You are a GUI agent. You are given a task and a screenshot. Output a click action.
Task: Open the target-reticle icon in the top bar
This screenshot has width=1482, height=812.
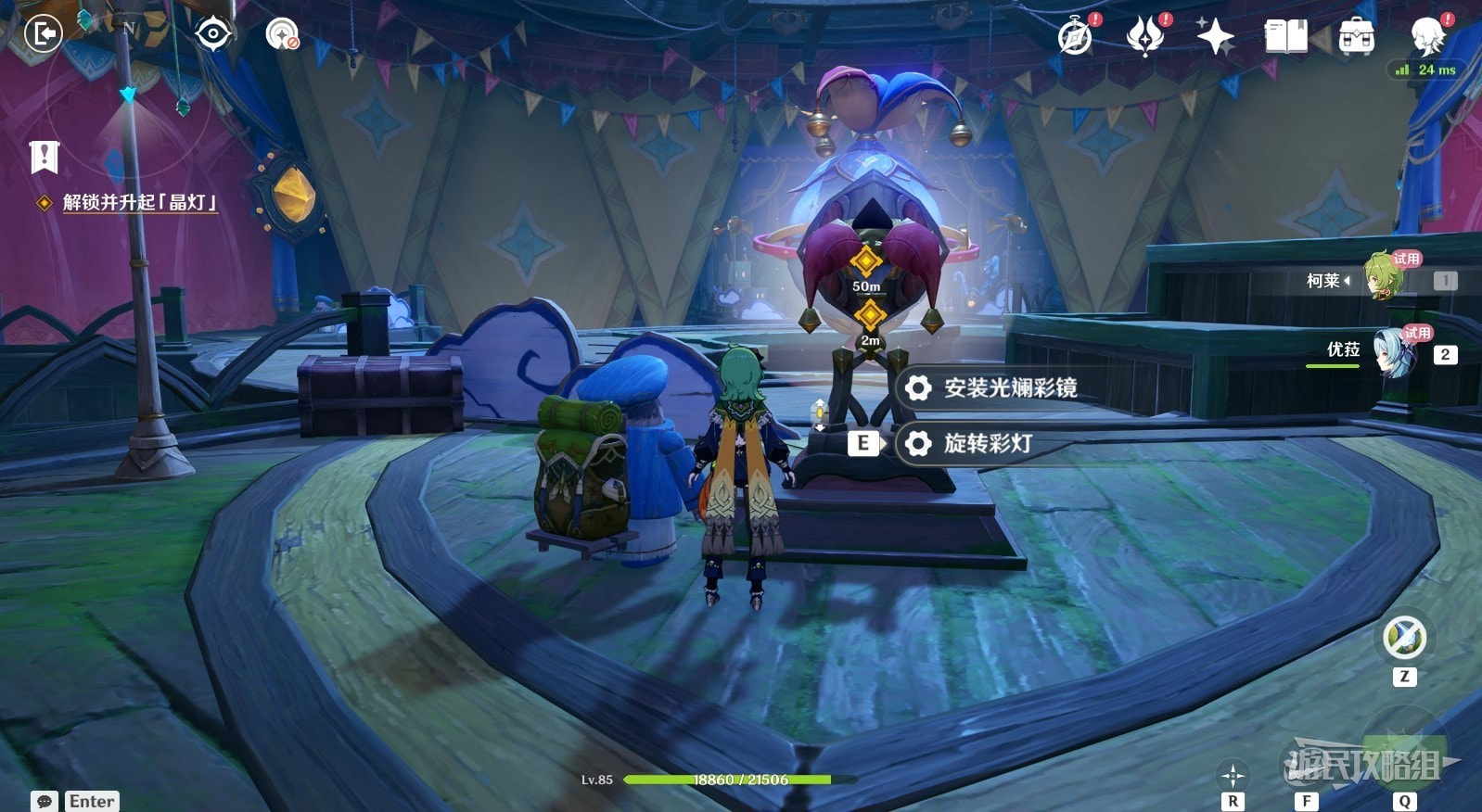coord(212,34)
